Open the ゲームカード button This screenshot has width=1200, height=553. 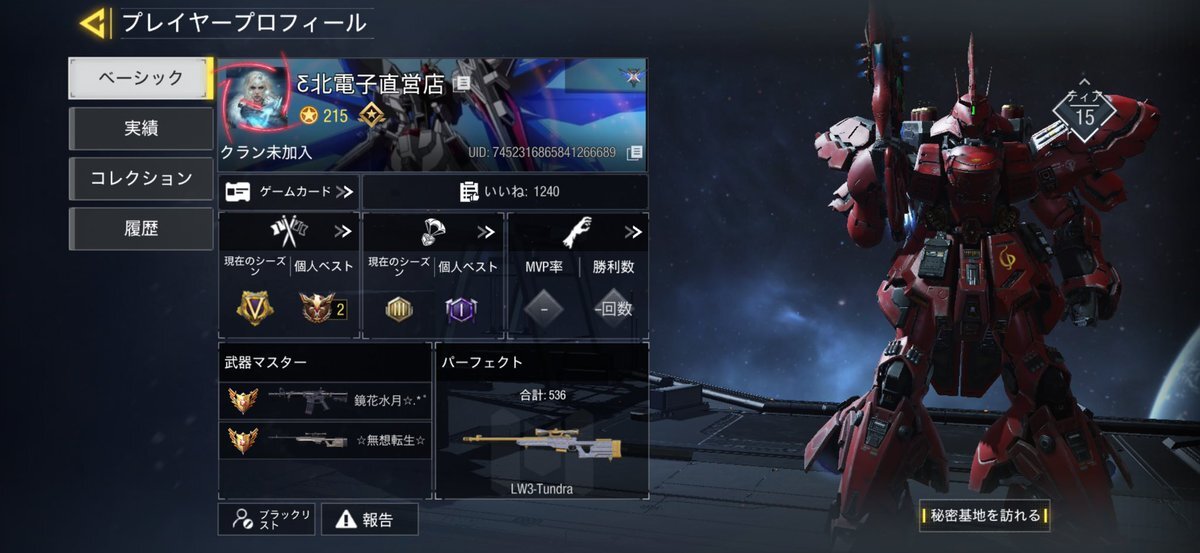point(288,191)
